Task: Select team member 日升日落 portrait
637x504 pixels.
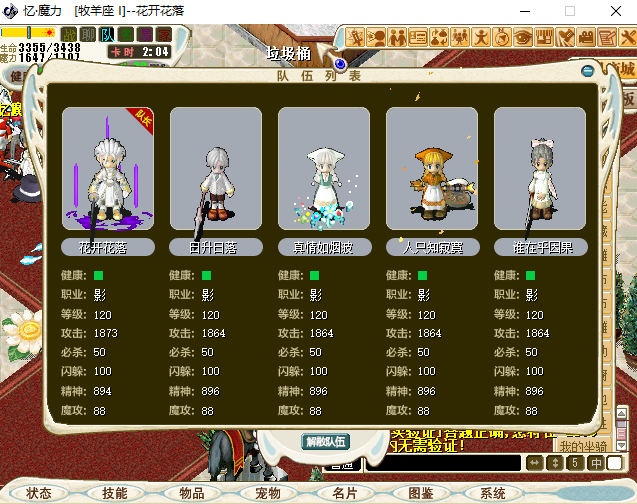Action: point(216,170)
